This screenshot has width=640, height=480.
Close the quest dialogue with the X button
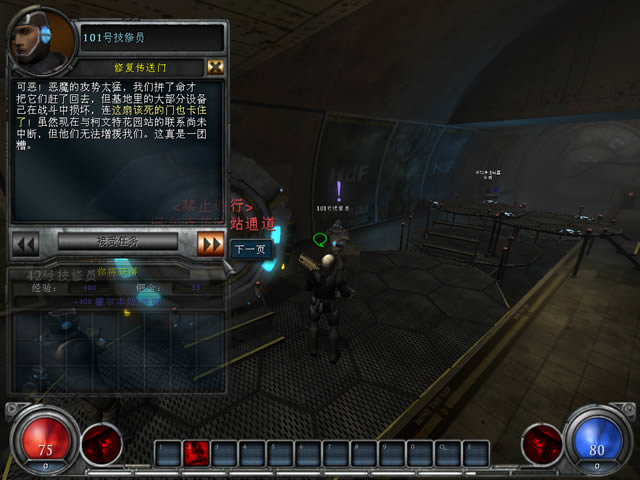(x=215, y=67)
